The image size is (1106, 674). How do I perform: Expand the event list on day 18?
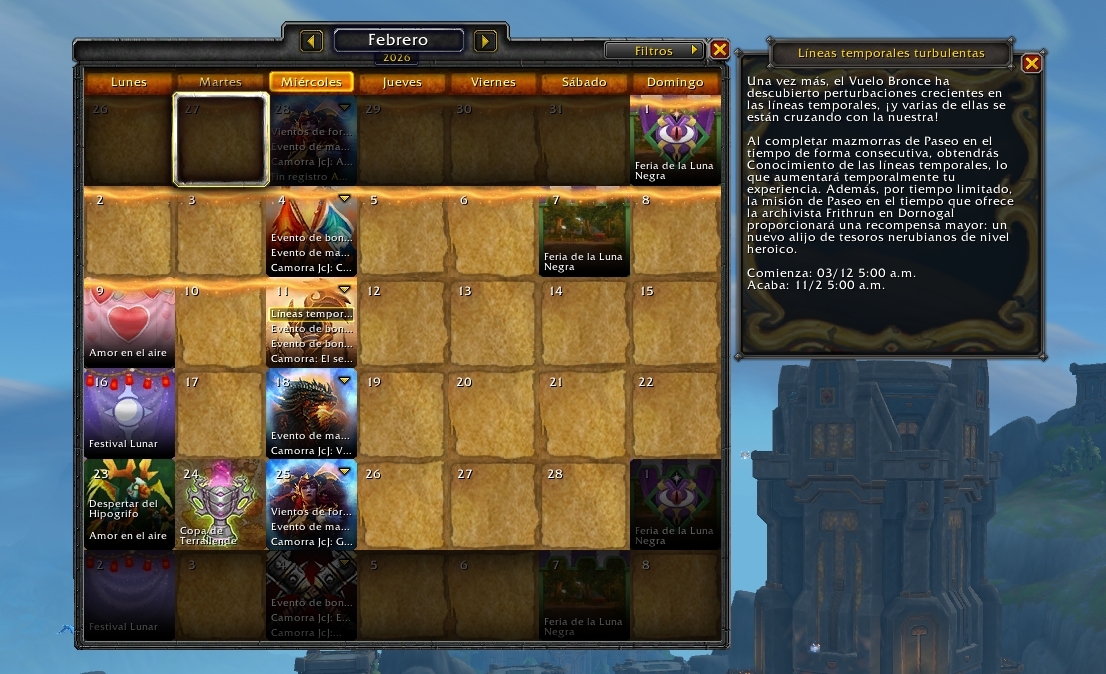pyautogui.click(x=345, y=380)
